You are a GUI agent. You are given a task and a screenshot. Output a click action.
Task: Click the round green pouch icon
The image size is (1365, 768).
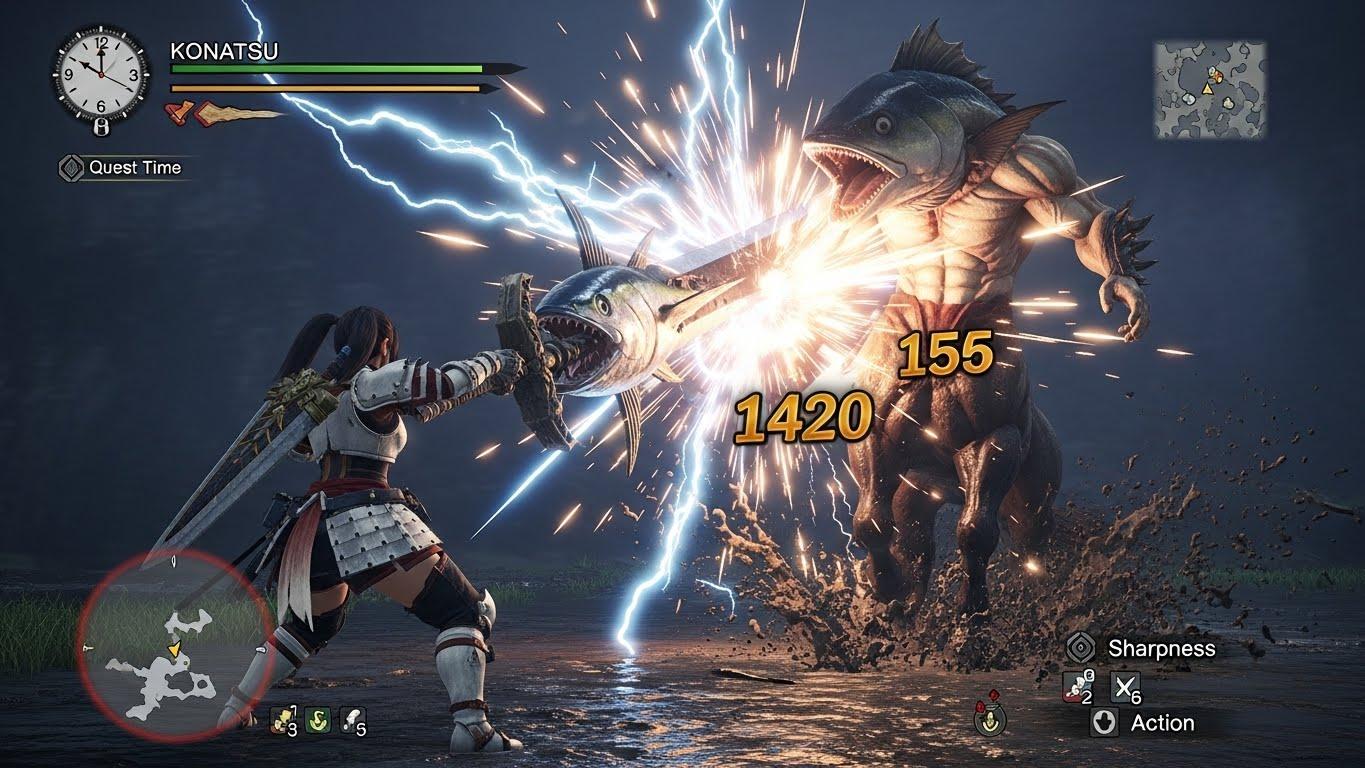point(990,717)
